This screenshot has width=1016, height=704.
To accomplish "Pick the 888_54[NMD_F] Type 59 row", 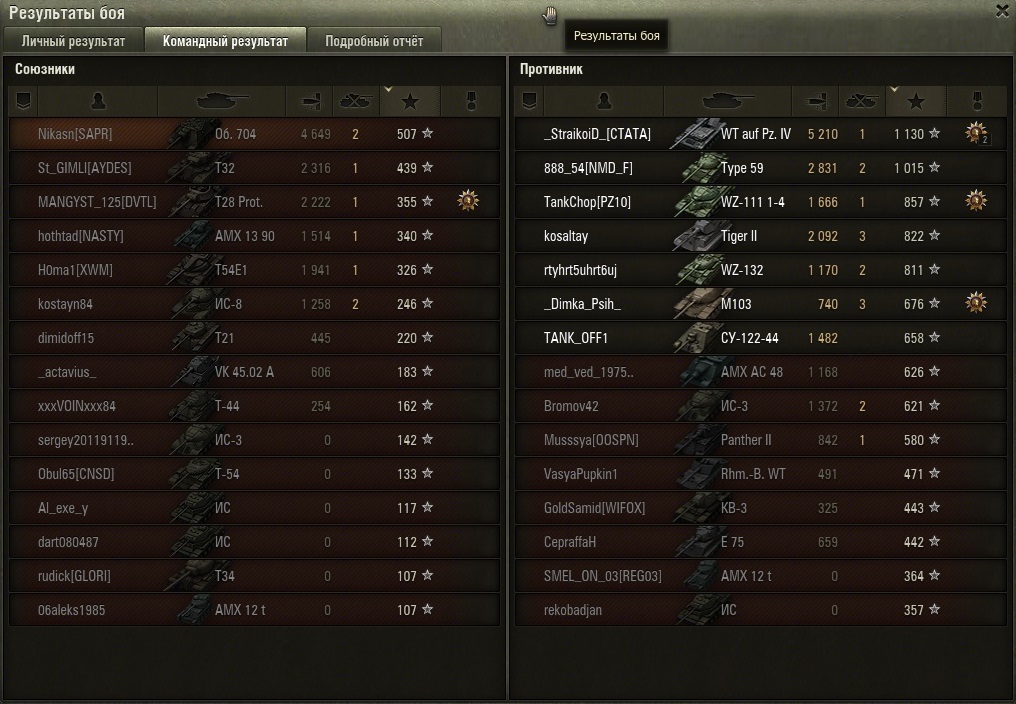I will pyautogui.click(x=760, y=168).
